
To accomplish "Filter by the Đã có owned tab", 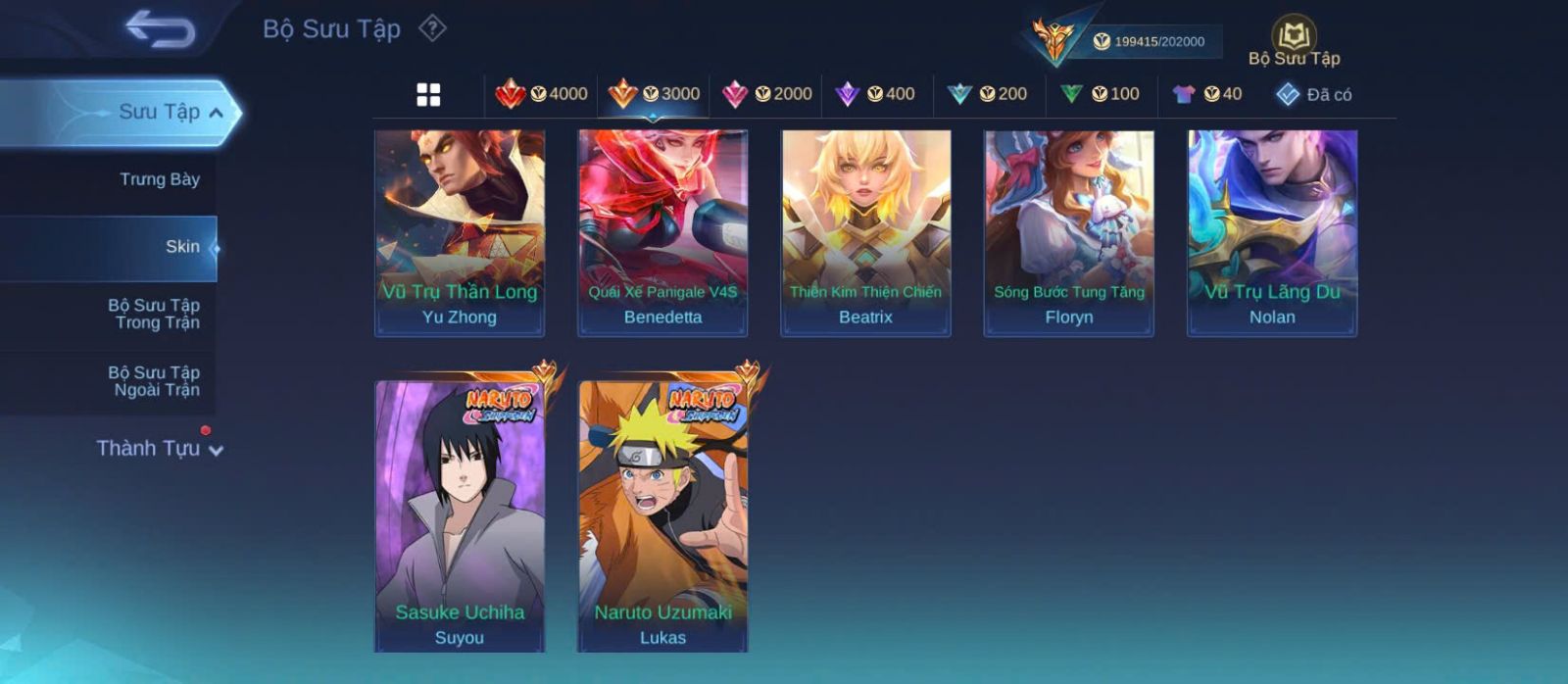I will (1314, 94).
